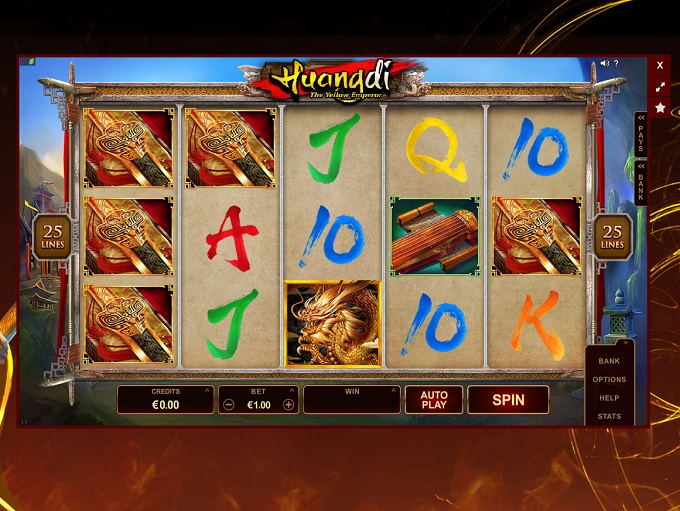Screen dimensions: 680x511
Task: Add the game to favorites with star
Action: tap(660, 107)
